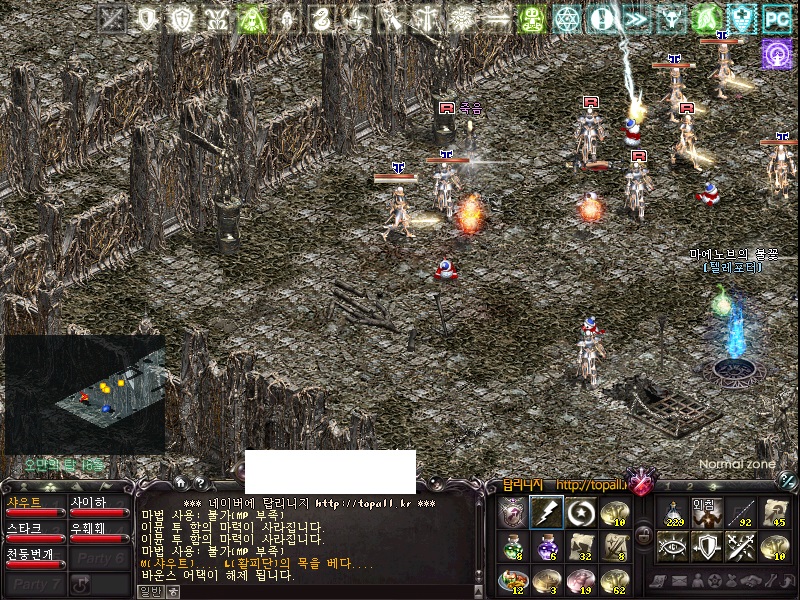
Task: Activate the crossed swords skill icon
Action: (741, 547)
